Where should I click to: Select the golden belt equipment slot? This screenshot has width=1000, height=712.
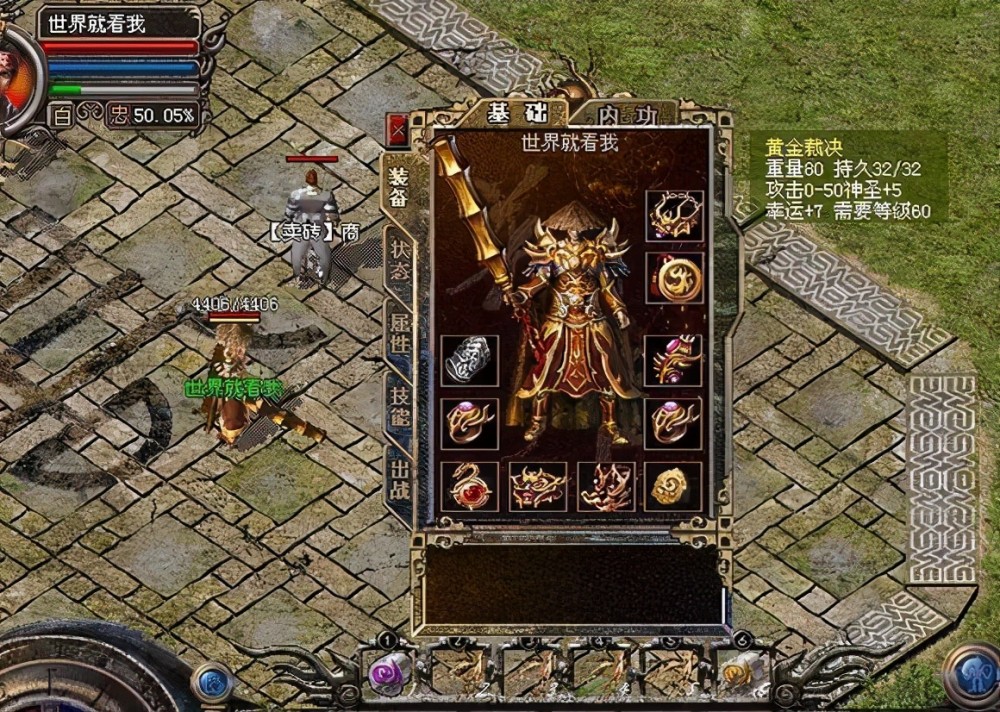pos(538,486)
